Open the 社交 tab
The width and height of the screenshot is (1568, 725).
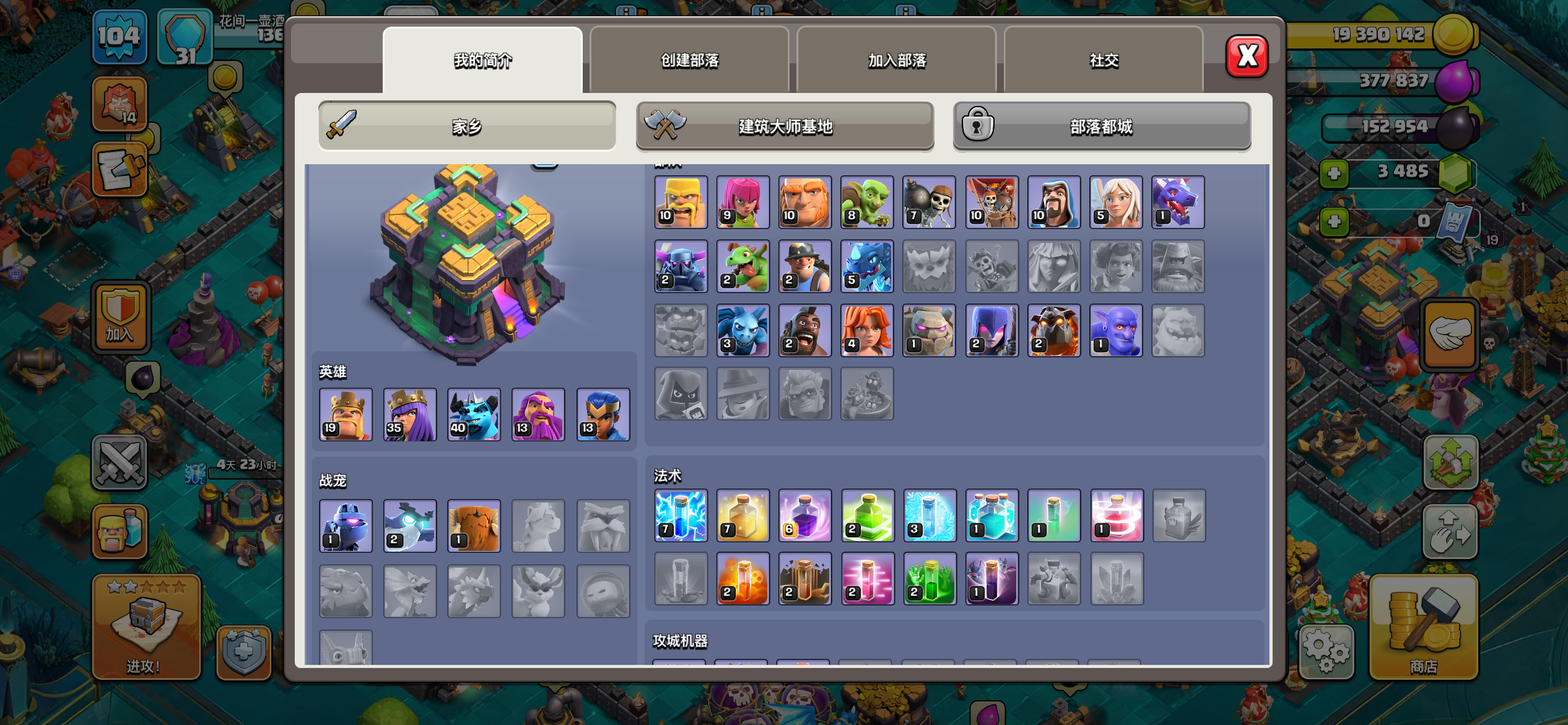[1104, 60]
